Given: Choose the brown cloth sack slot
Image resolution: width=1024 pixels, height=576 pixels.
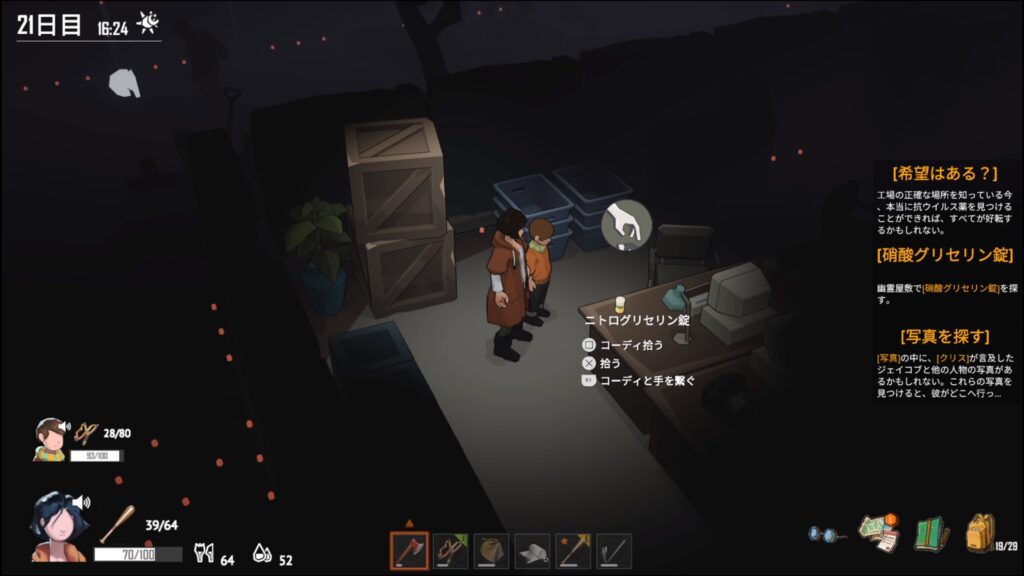Looking at the screenshot, I should 491,550.
